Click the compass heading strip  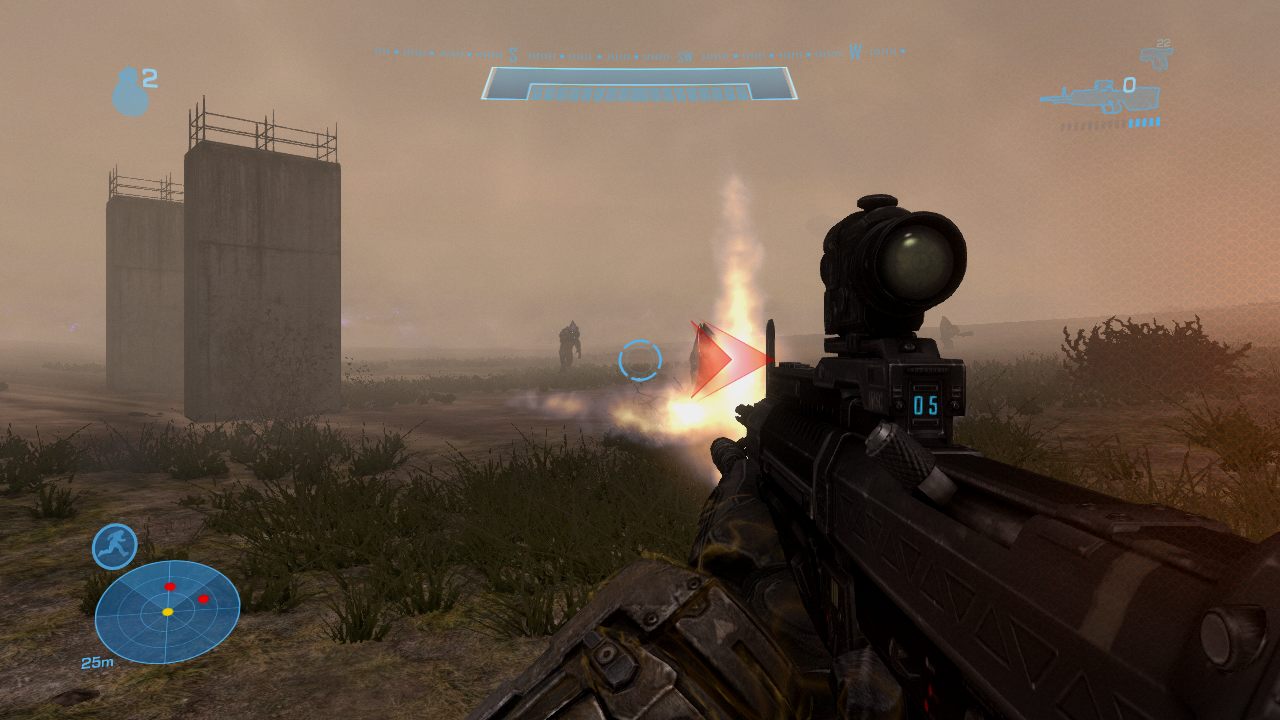coord(639,52)
